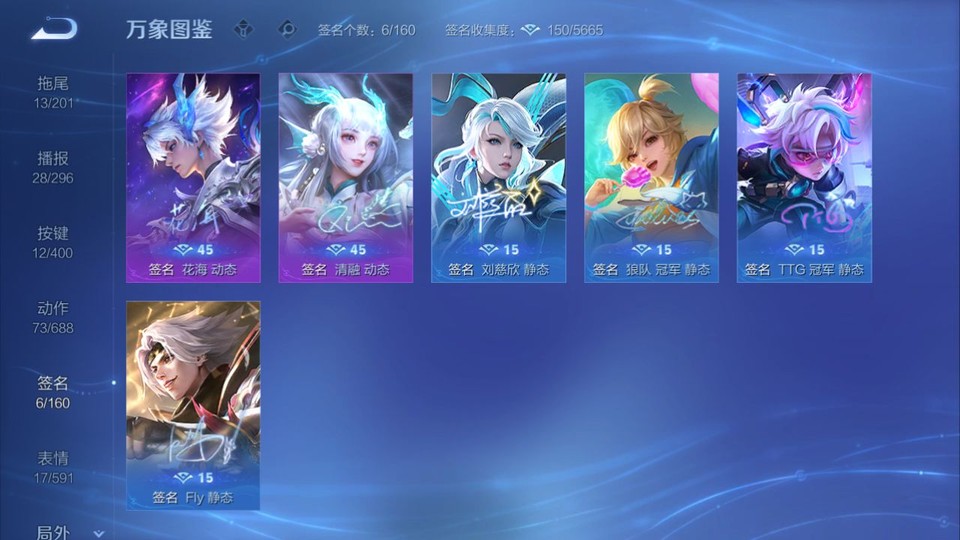Screen dimensions: 960x540
Task: Go back using the return arrow
Action: (x=54, y=29)
